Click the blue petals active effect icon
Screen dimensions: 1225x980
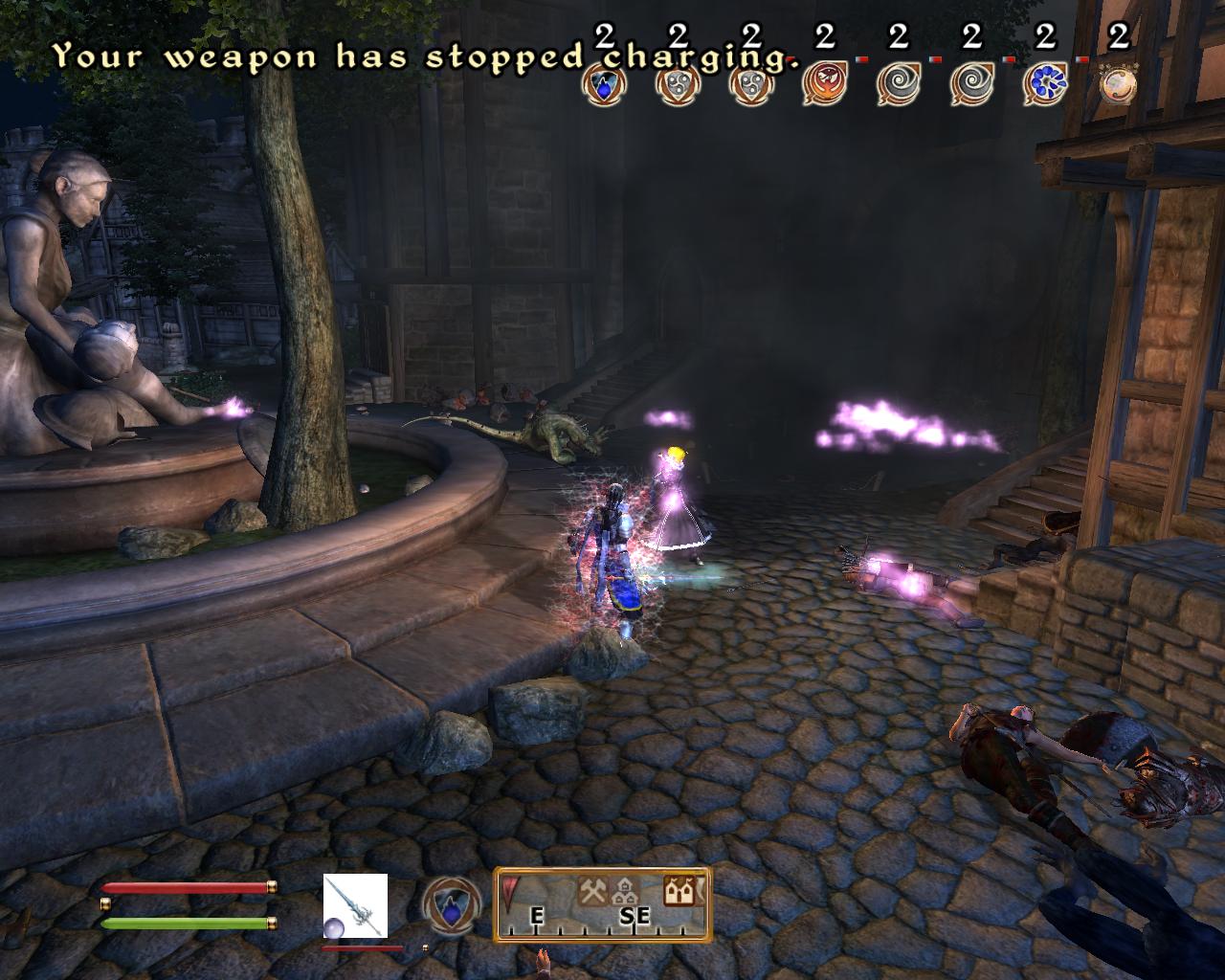tap(1045, 84)
